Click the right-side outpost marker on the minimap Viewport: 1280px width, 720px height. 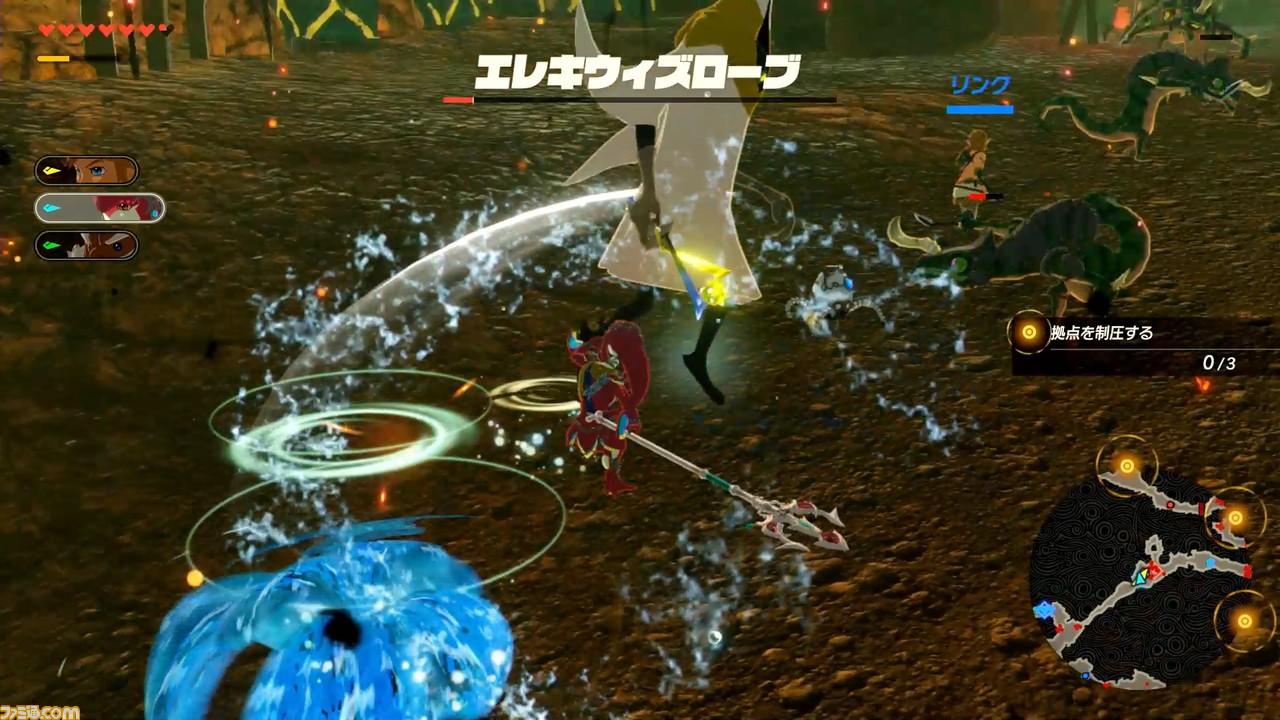coord(1236,517)
